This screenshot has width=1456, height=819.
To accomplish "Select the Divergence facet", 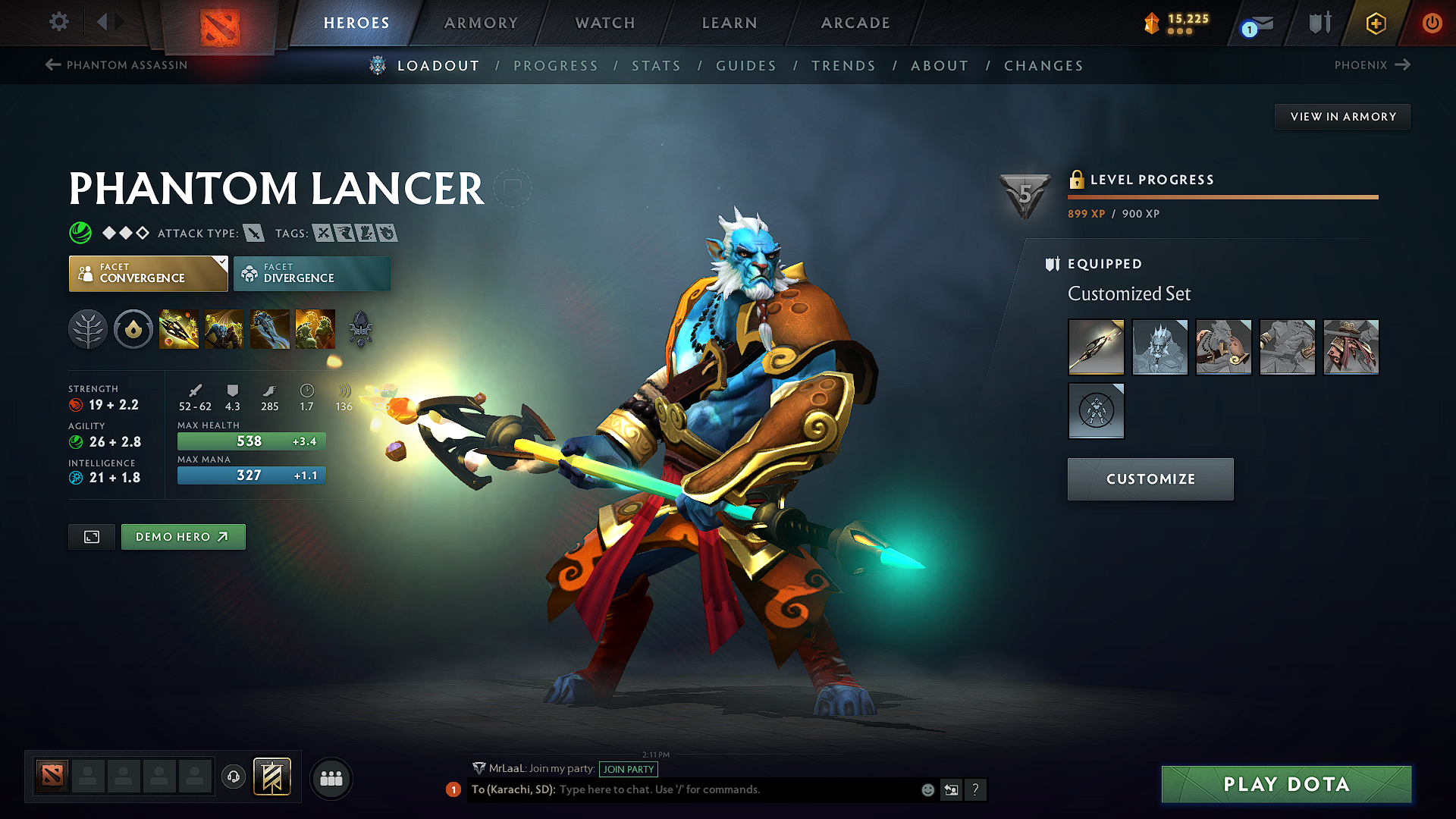I will click(312, 273).
